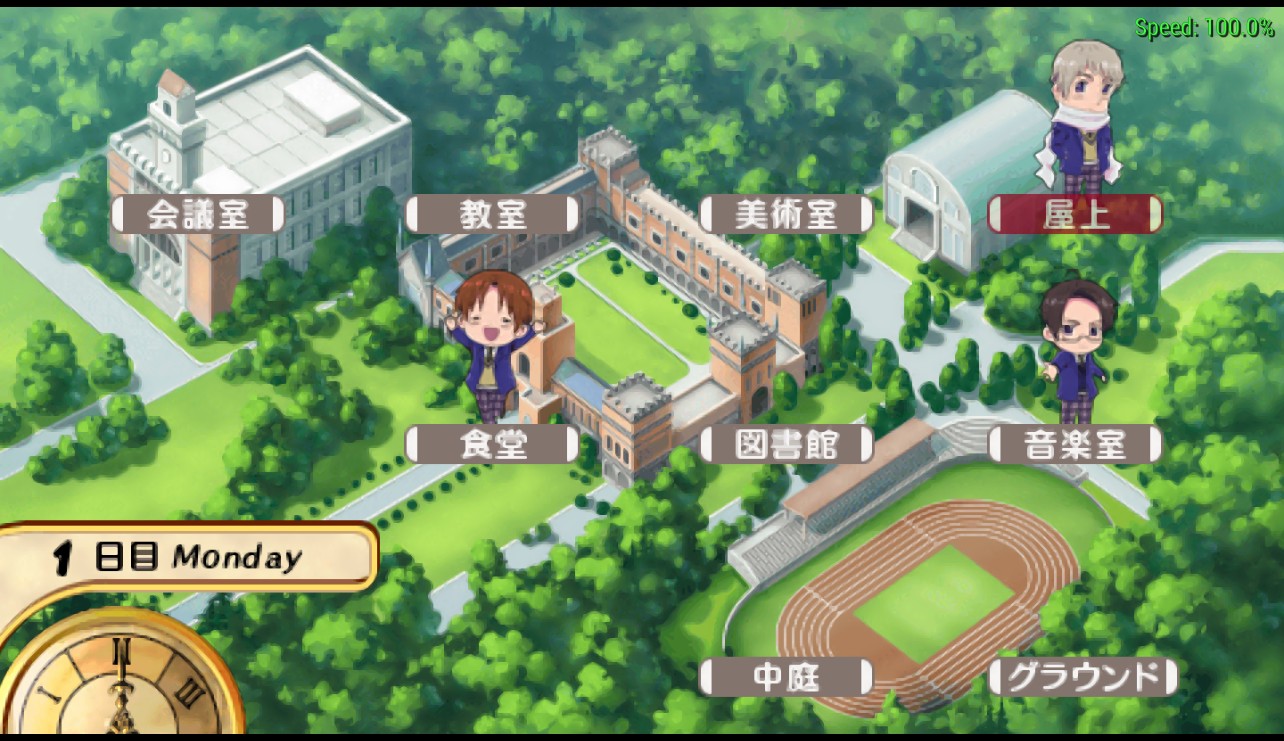Choose the 美術室 art room
Screen dimensions: 1284x741
786,214
